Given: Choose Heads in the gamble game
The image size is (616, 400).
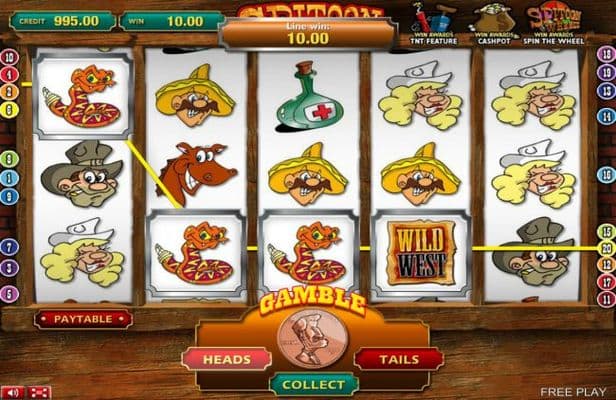Looking at the screenshot, I should pyautogui.click(x=226, y=358).
